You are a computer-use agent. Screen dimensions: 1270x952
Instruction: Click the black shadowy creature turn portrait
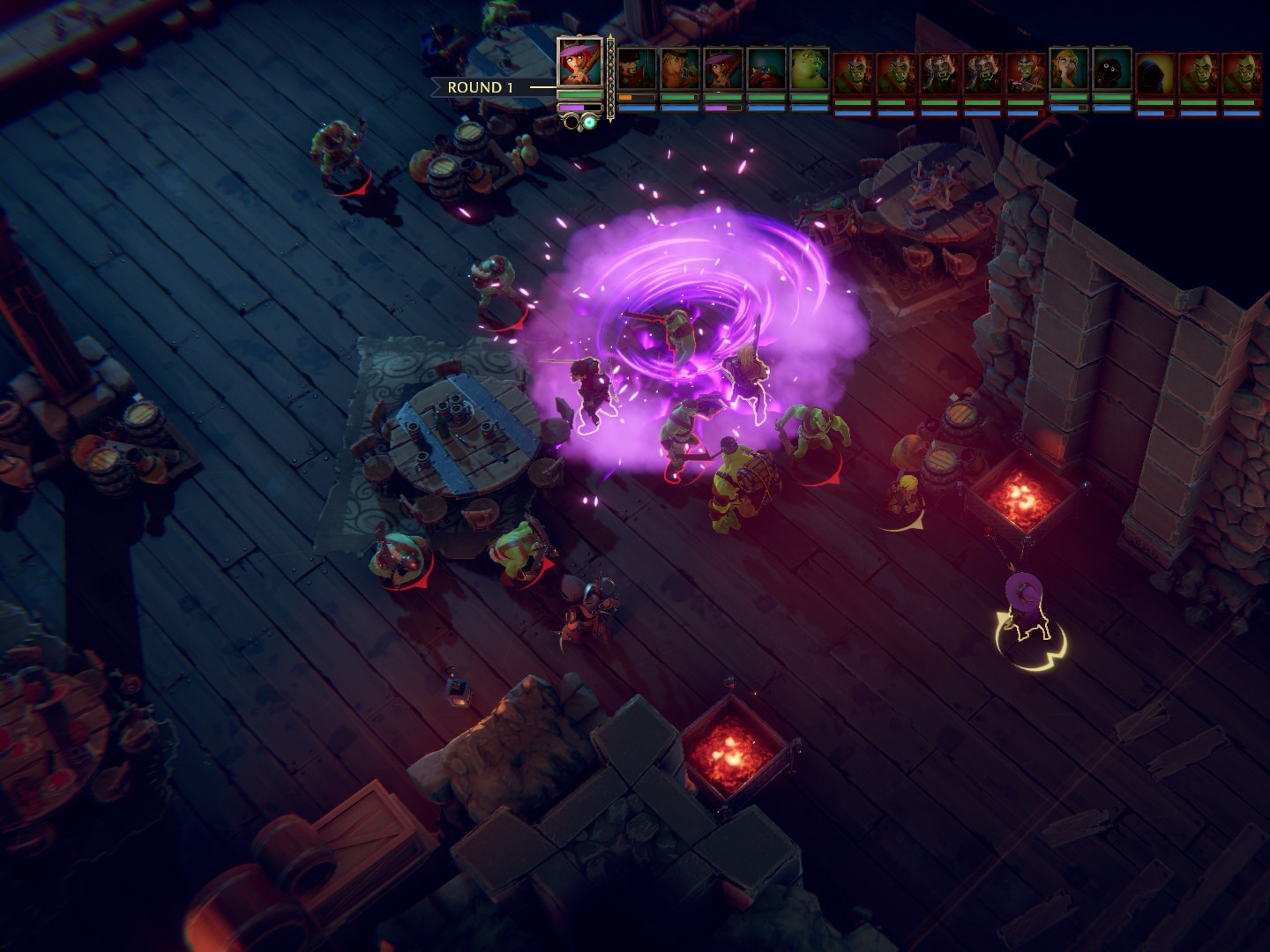pos(1111,69)
